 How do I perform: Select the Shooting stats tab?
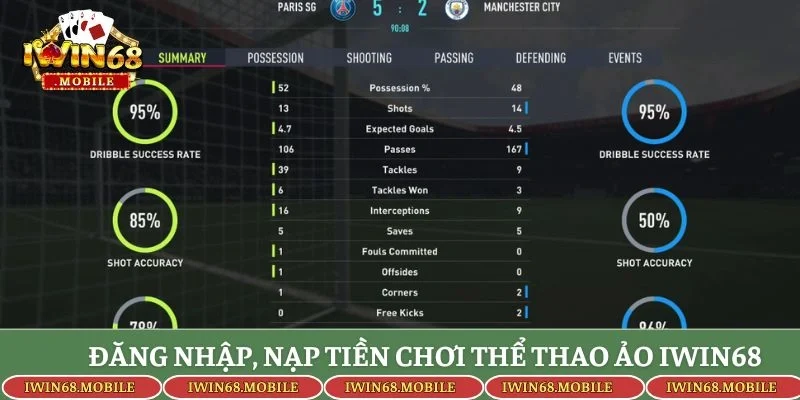369,58
